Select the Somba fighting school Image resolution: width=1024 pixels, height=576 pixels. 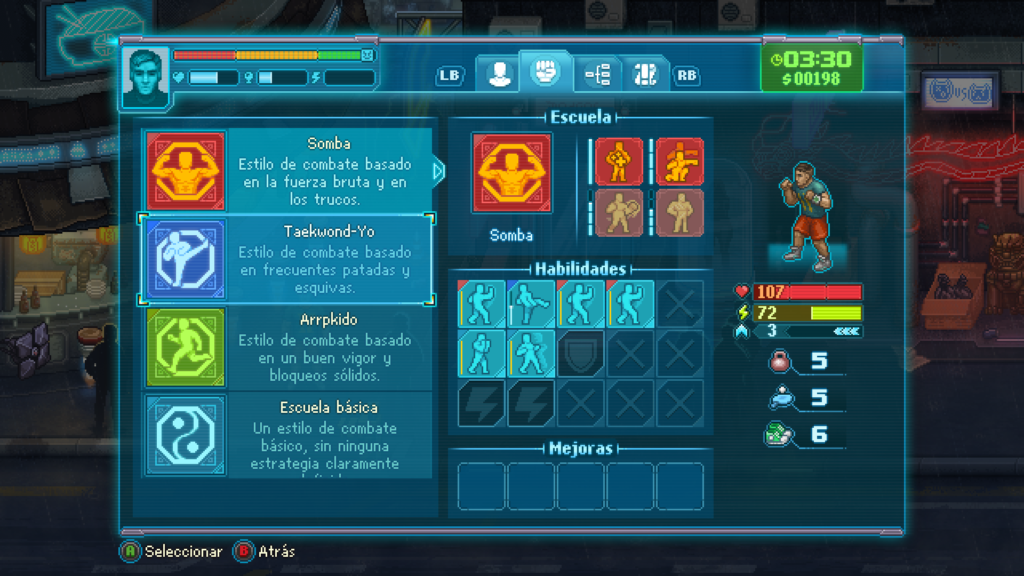coord(288,171)
